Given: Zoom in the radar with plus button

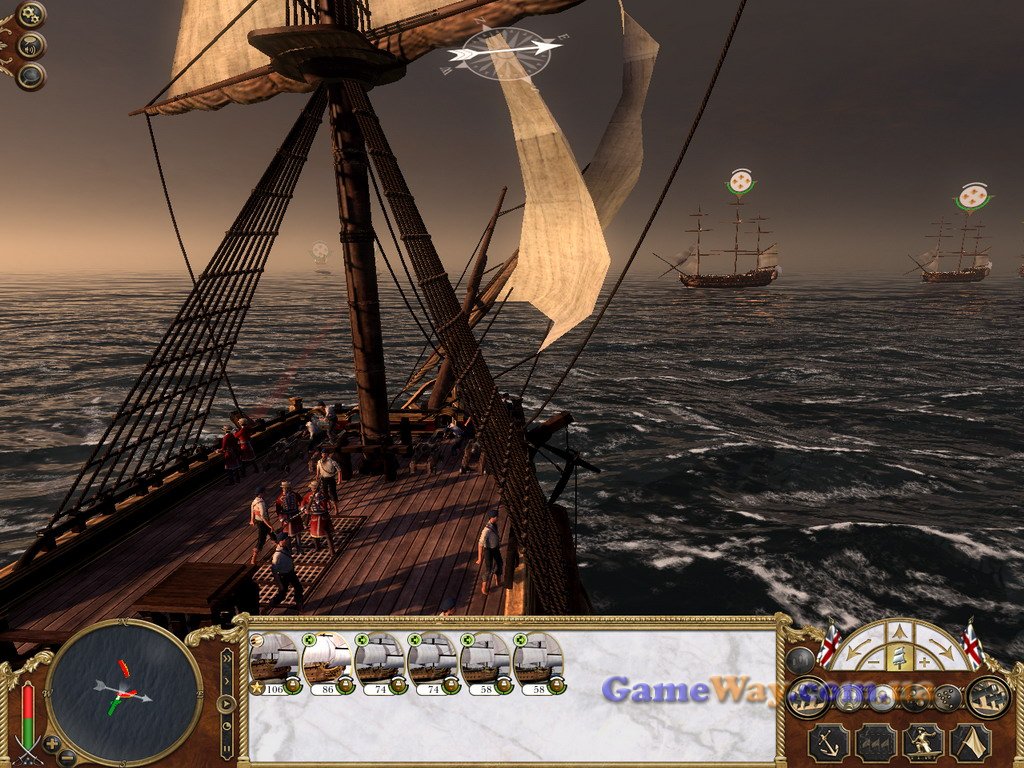Looking at the screenshot, I should [x=52, y=743].
